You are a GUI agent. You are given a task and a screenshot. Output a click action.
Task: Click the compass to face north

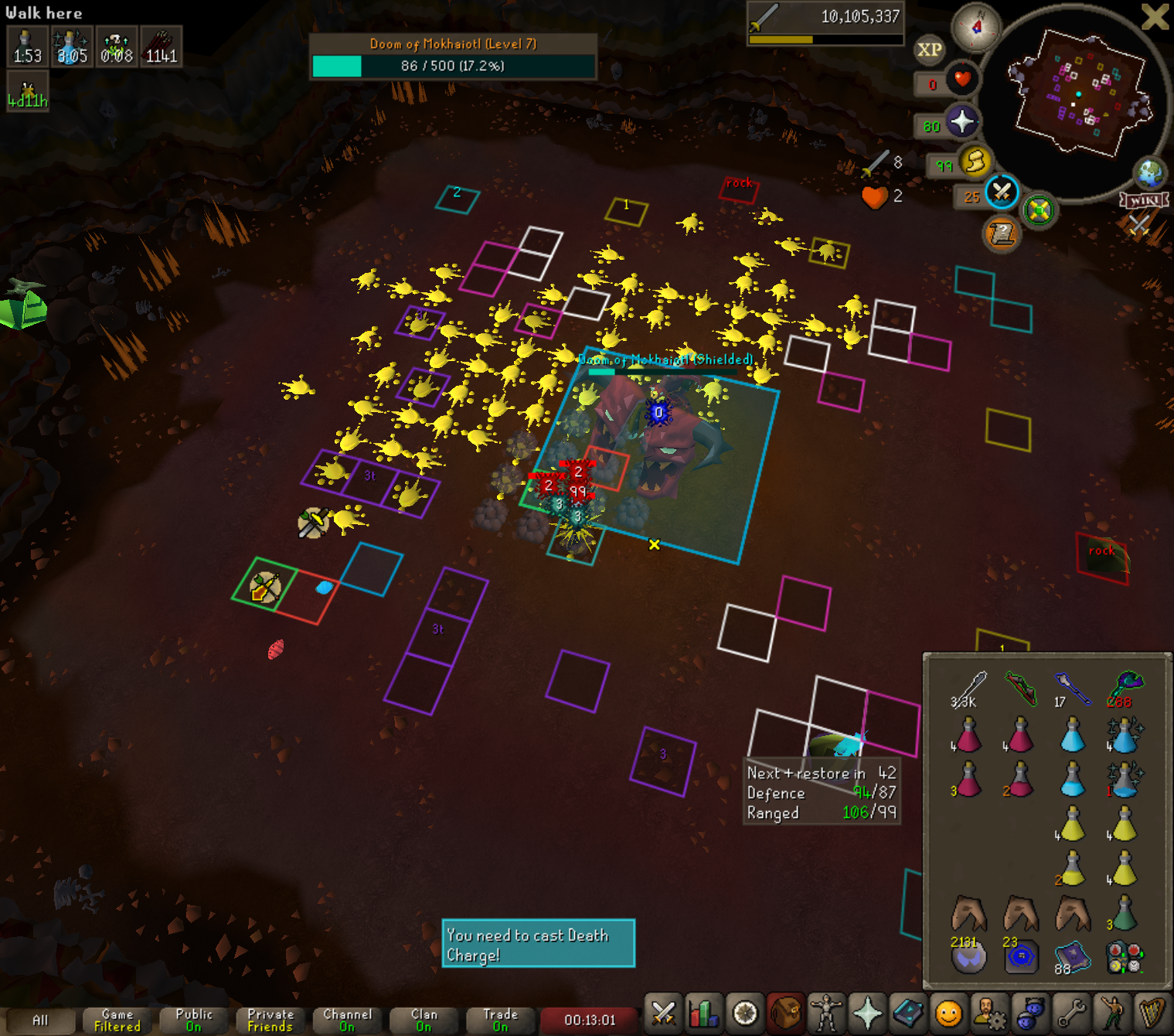[976, 28]
